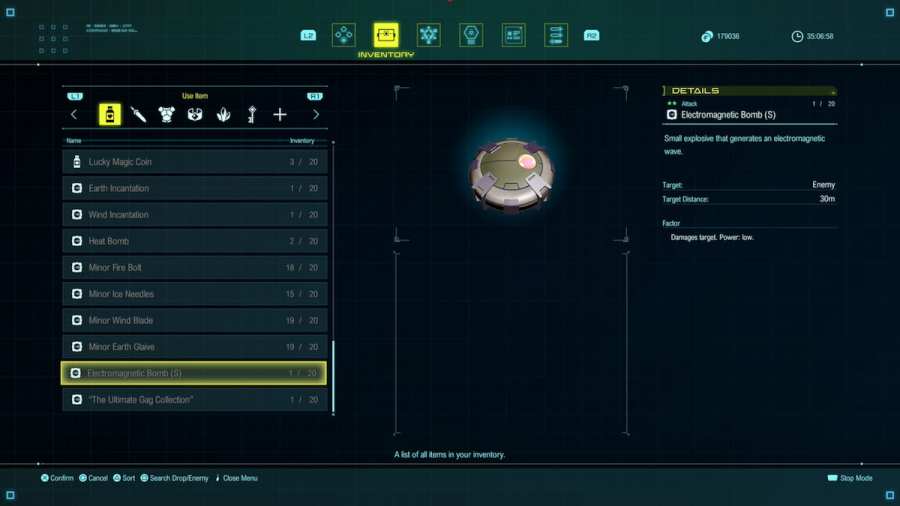Select the Electromagnetic Bomb (S) row
Screen dimensions: 900x506
pos(195,373)
